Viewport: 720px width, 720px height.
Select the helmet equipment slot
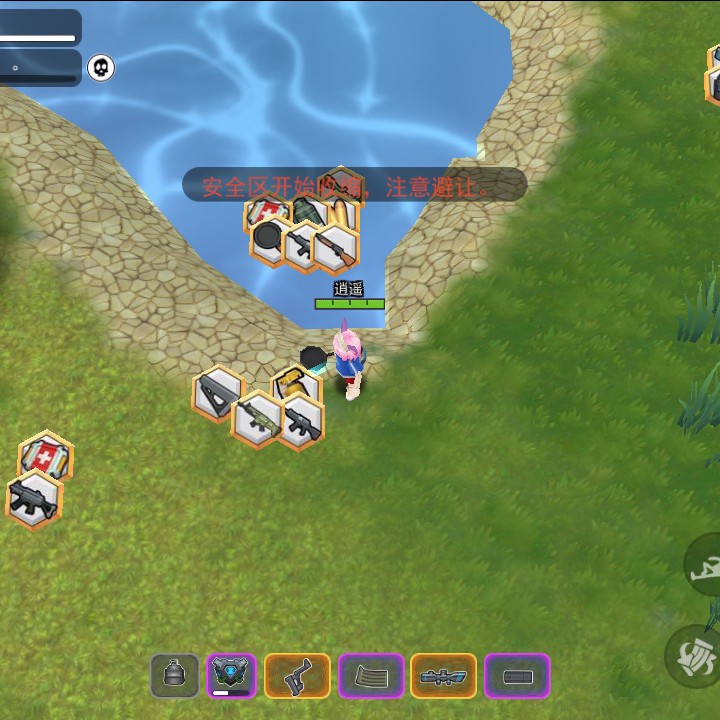tap(175, 676)
